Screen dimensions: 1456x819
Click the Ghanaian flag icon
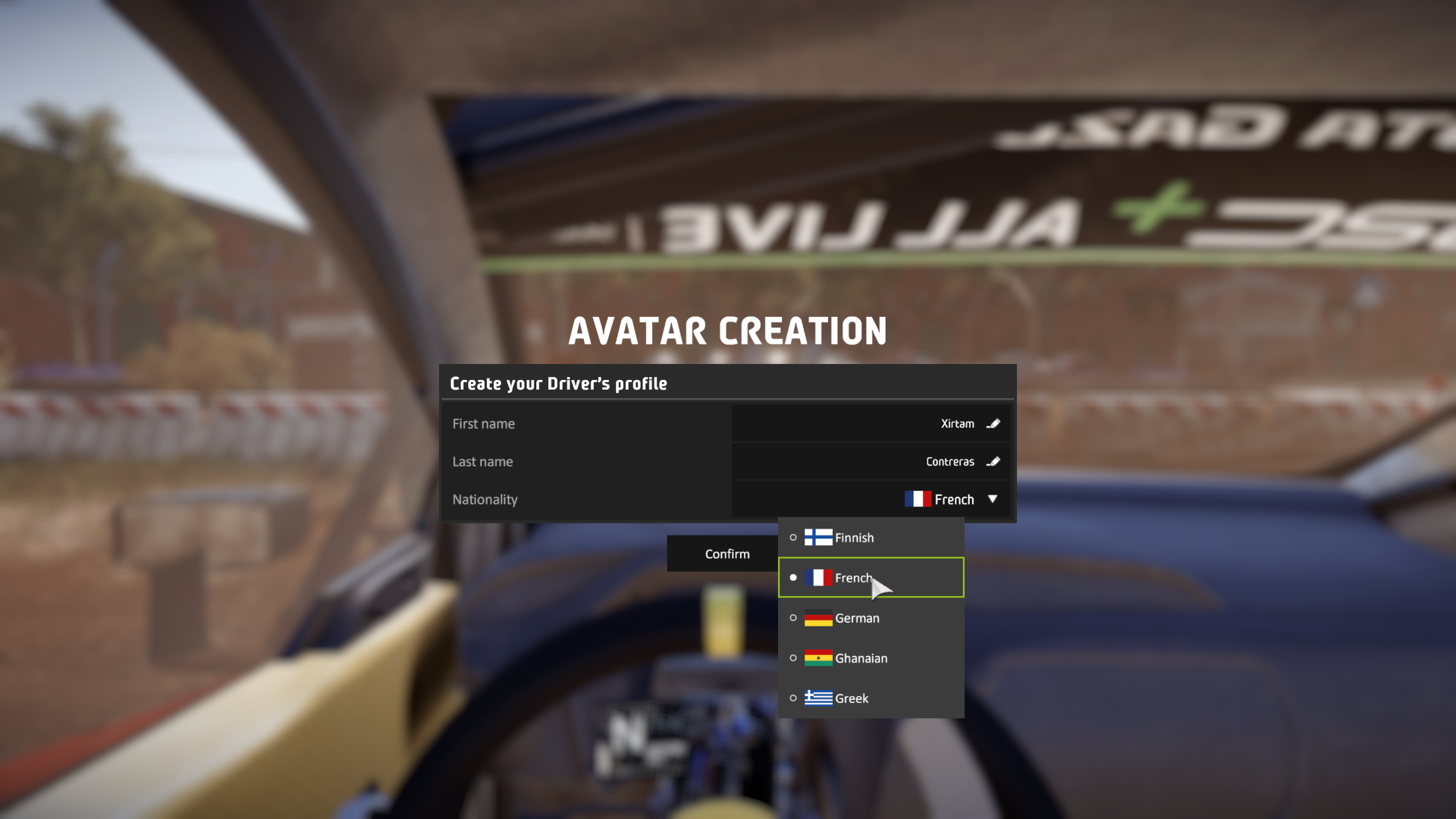point(817,658)
